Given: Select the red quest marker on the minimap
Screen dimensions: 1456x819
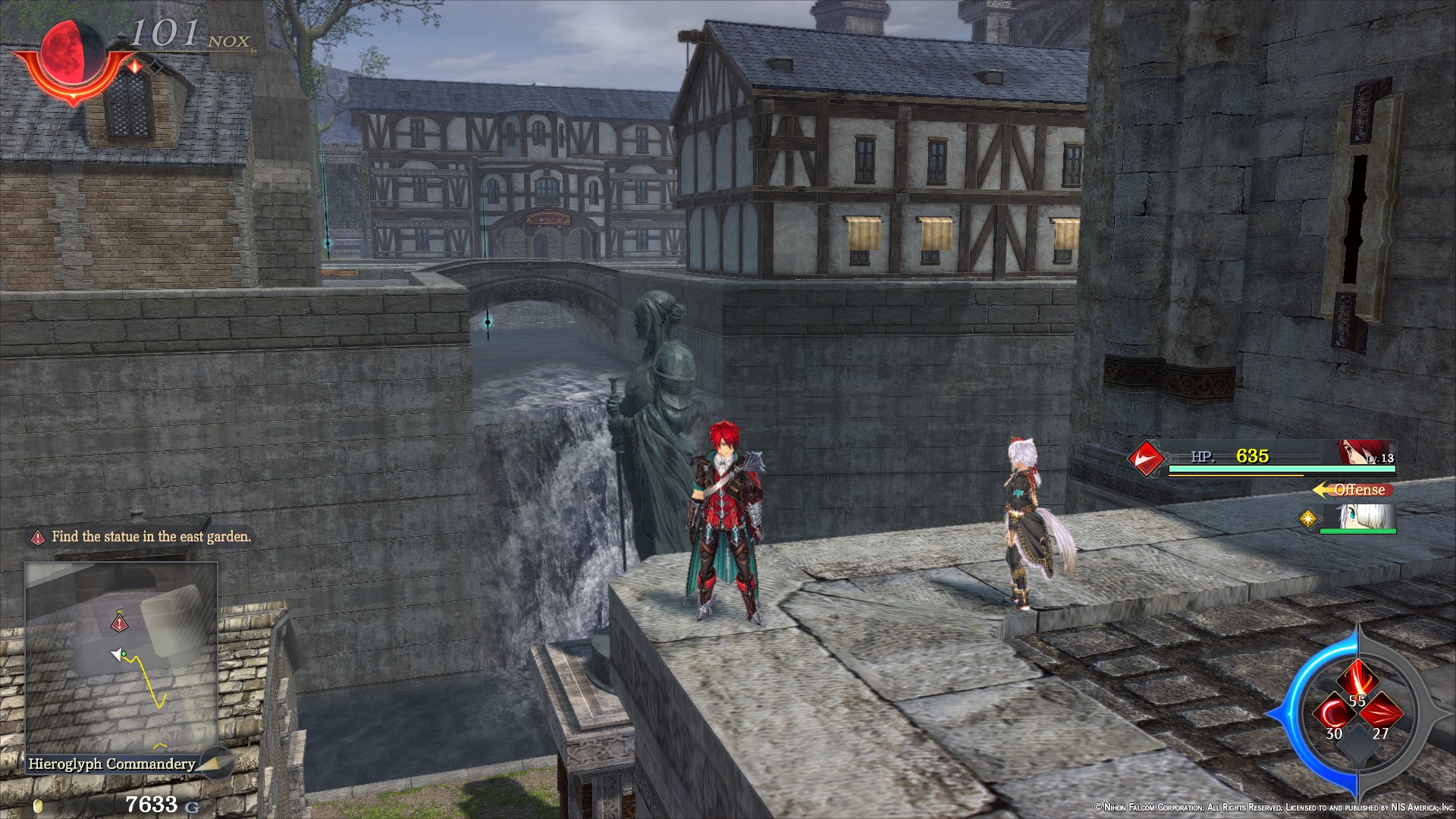Looking at the screenshot, I should (119, 623).
